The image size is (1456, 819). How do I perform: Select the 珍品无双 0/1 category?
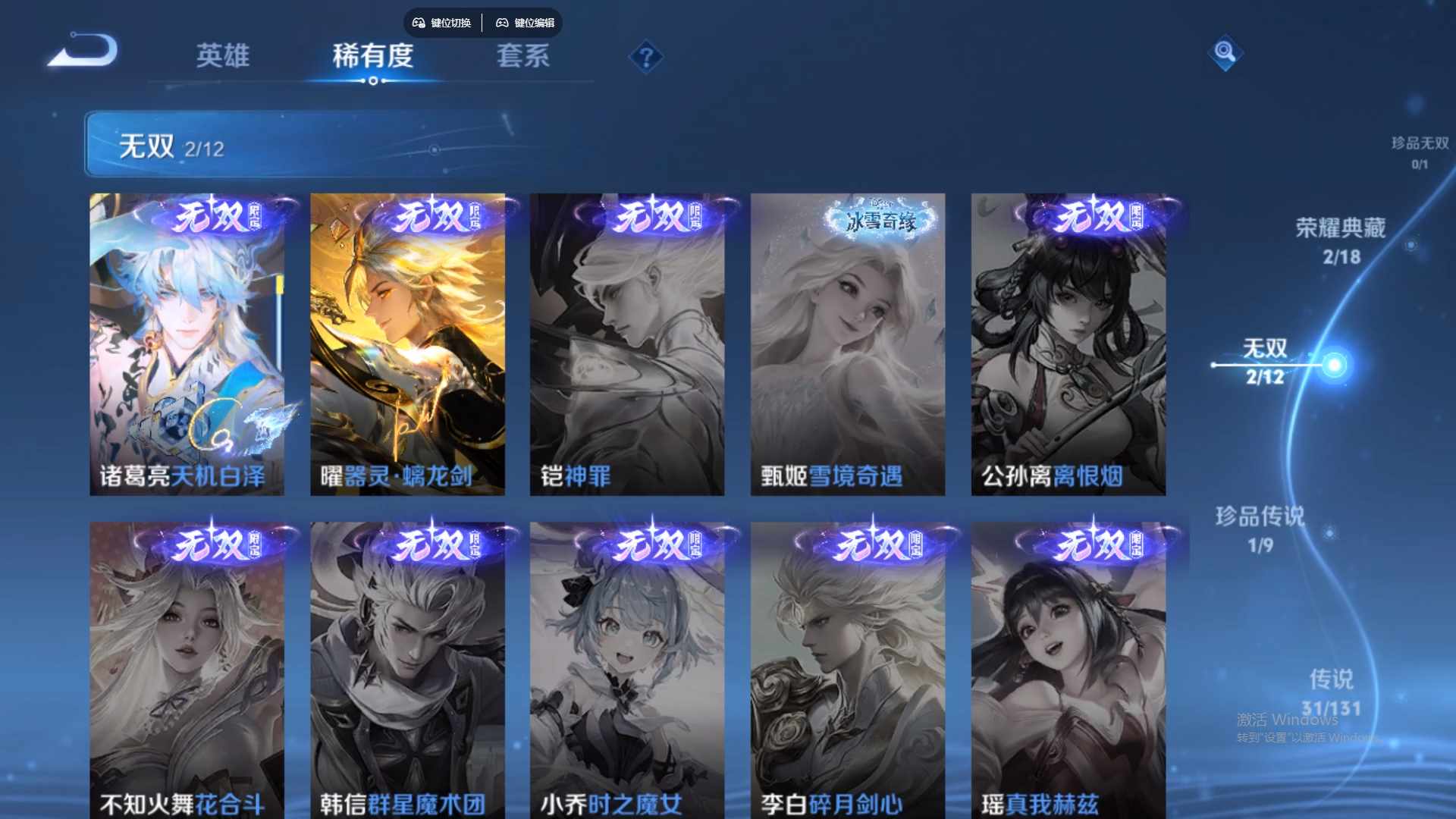(x=1419, y=148)
